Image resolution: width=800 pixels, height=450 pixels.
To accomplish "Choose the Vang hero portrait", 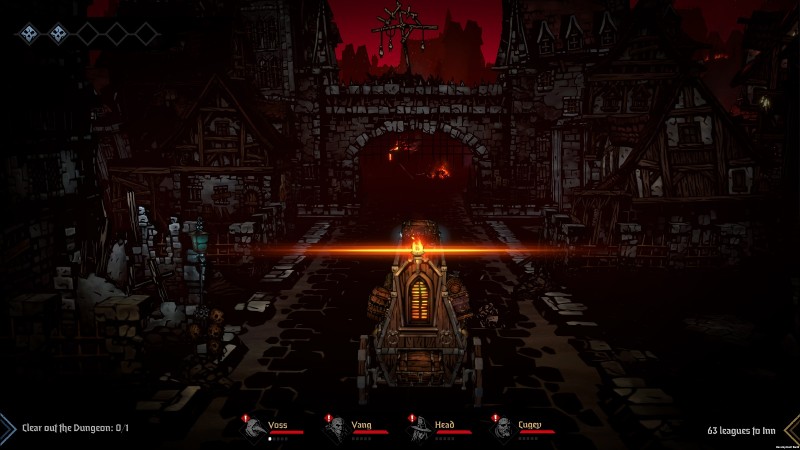I will coord(336,428).
